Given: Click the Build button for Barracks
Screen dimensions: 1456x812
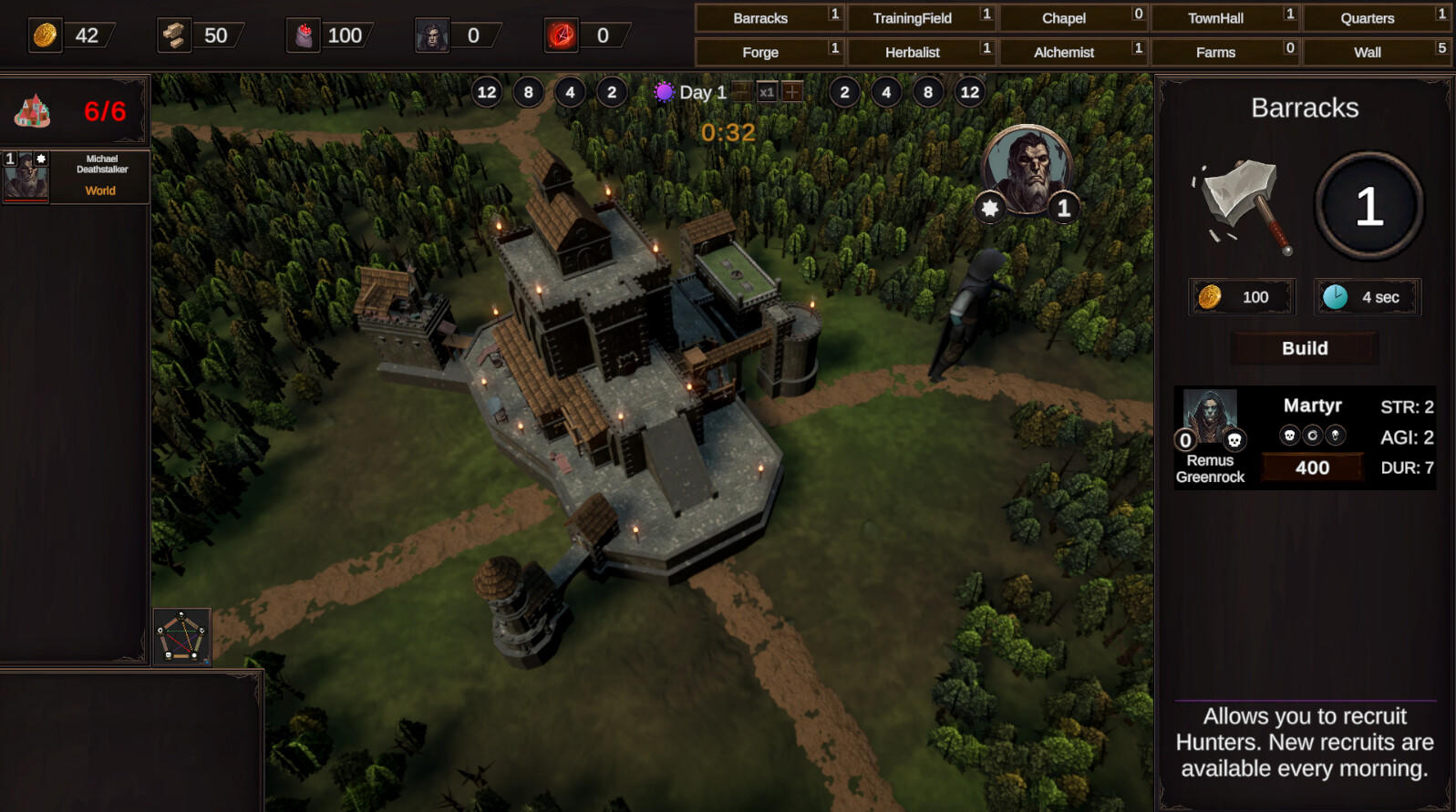Looking at the screenshot, I should click(x=1305, y=348).
